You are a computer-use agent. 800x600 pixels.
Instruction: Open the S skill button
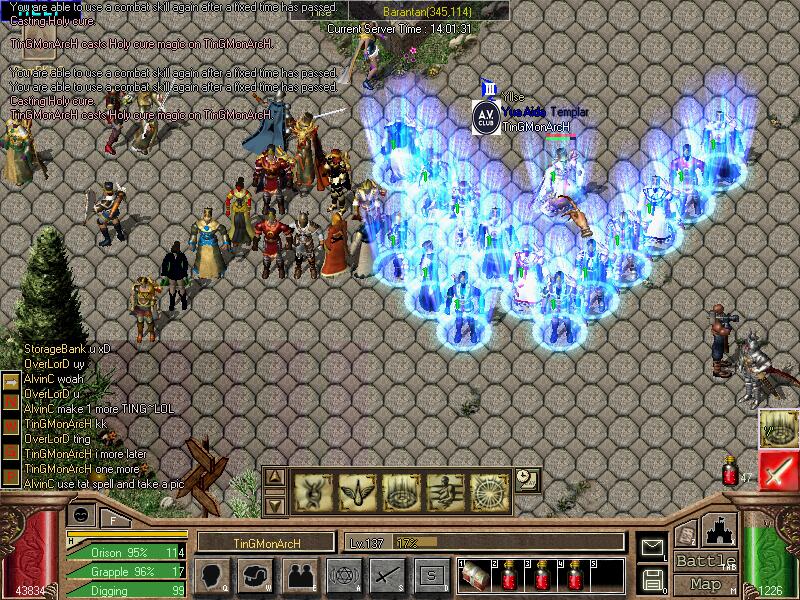click(431, 575)
